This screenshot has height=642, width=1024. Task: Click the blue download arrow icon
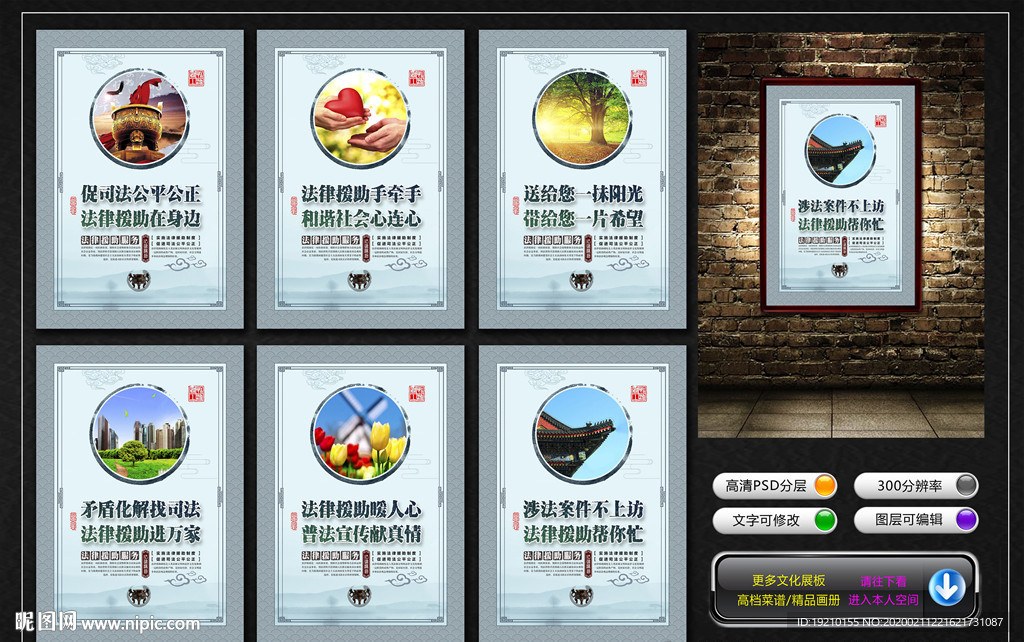946,587
